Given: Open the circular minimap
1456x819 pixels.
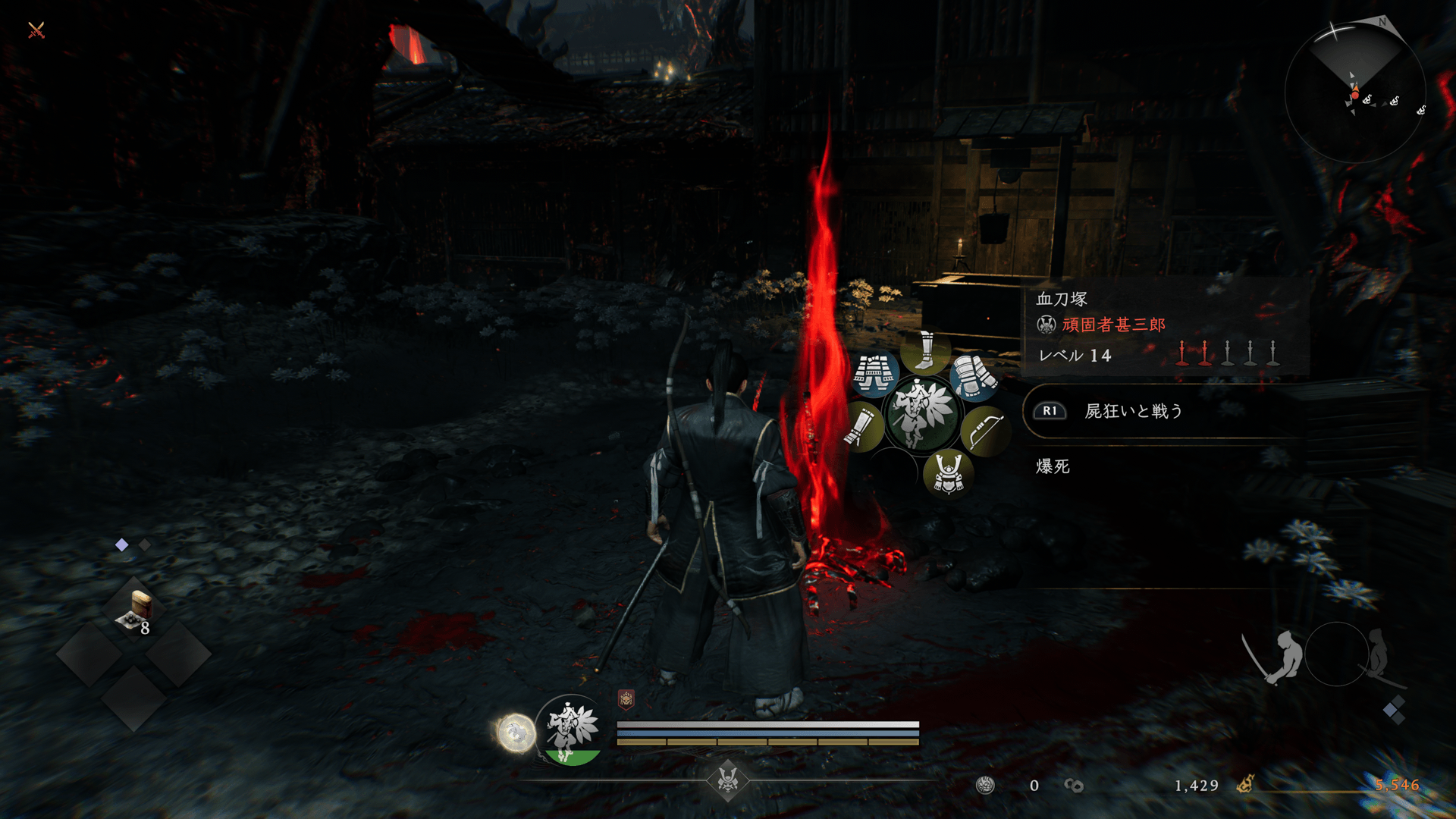Looking at the screenshot, I should click(1354, 93).
